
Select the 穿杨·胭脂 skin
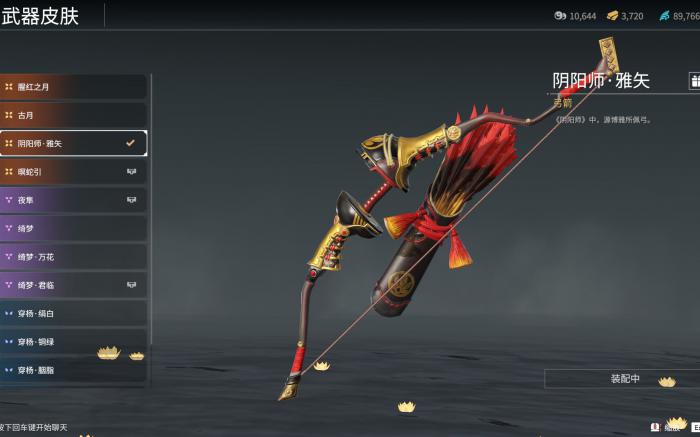click(x=73, y=370)
